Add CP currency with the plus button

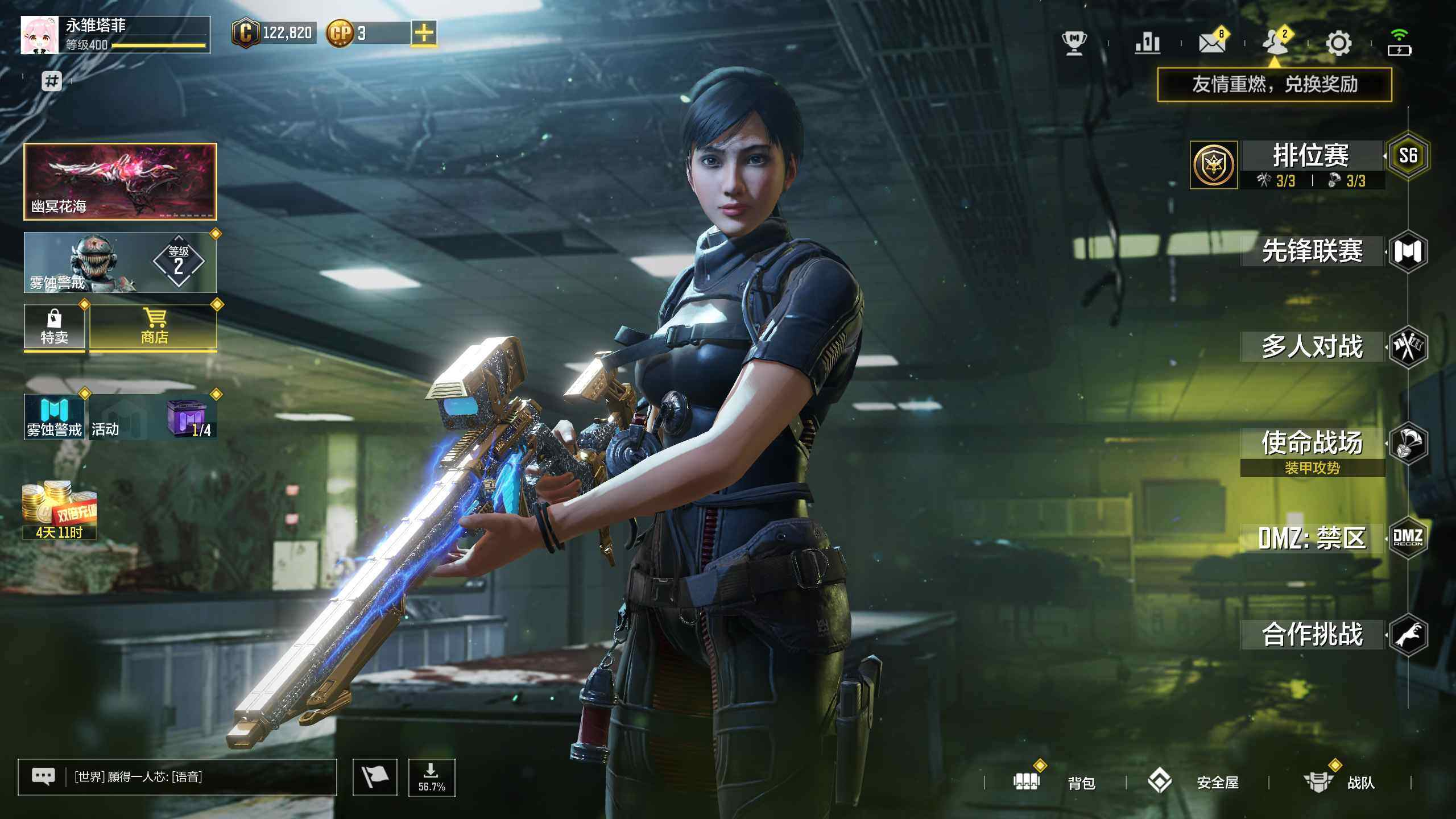click(424, 33)
